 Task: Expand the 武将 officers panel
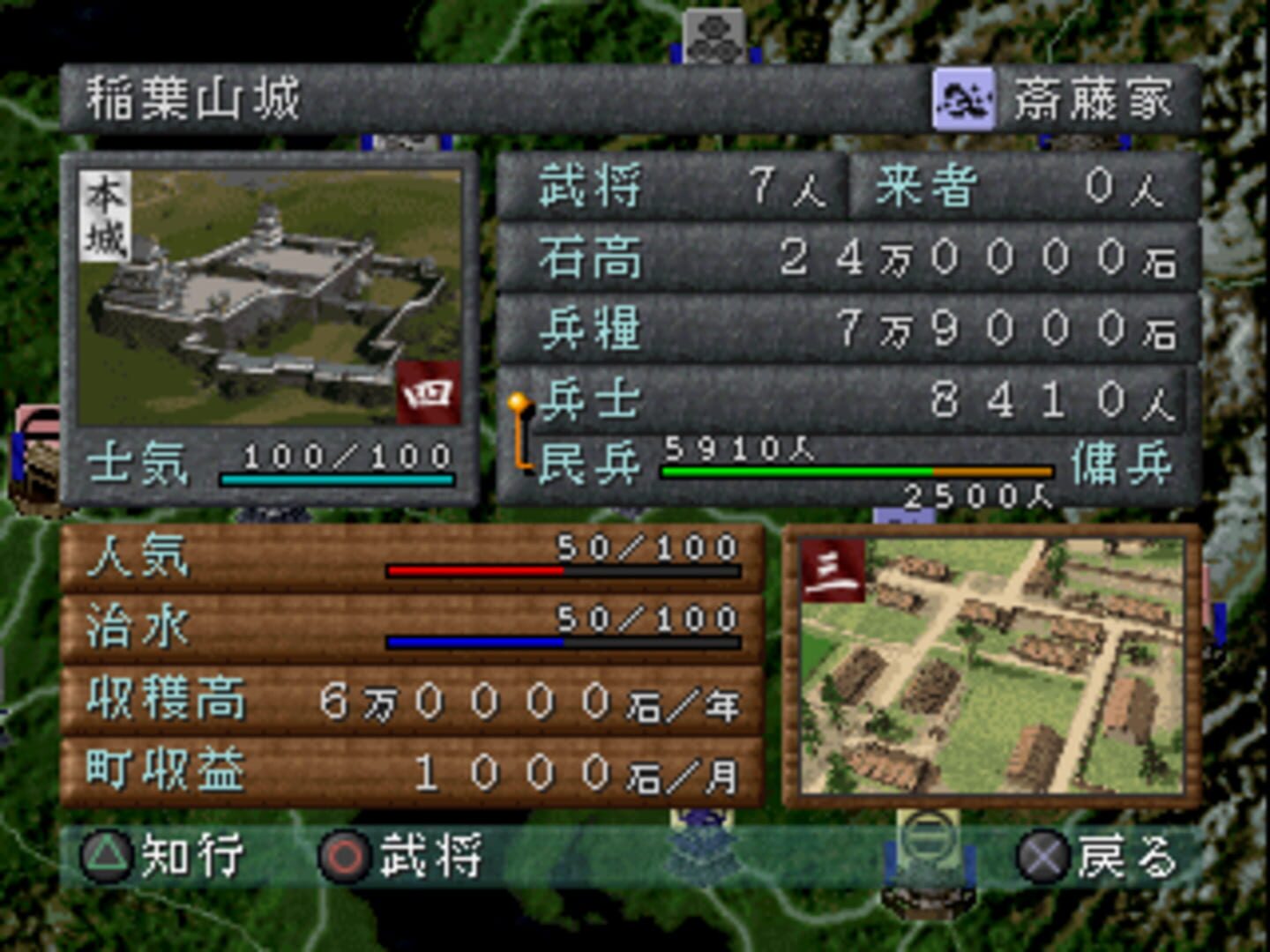coord(670,190)
